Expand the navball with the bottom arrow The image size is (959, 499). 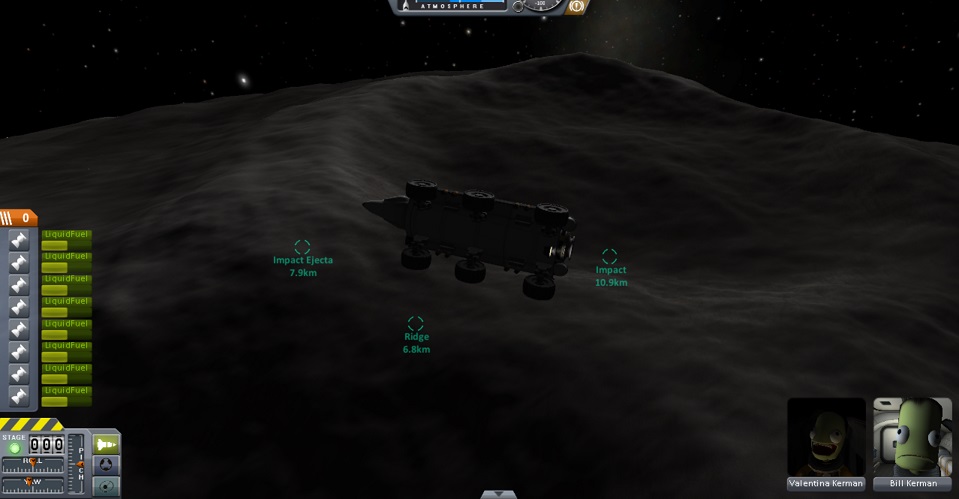[498, 494]
